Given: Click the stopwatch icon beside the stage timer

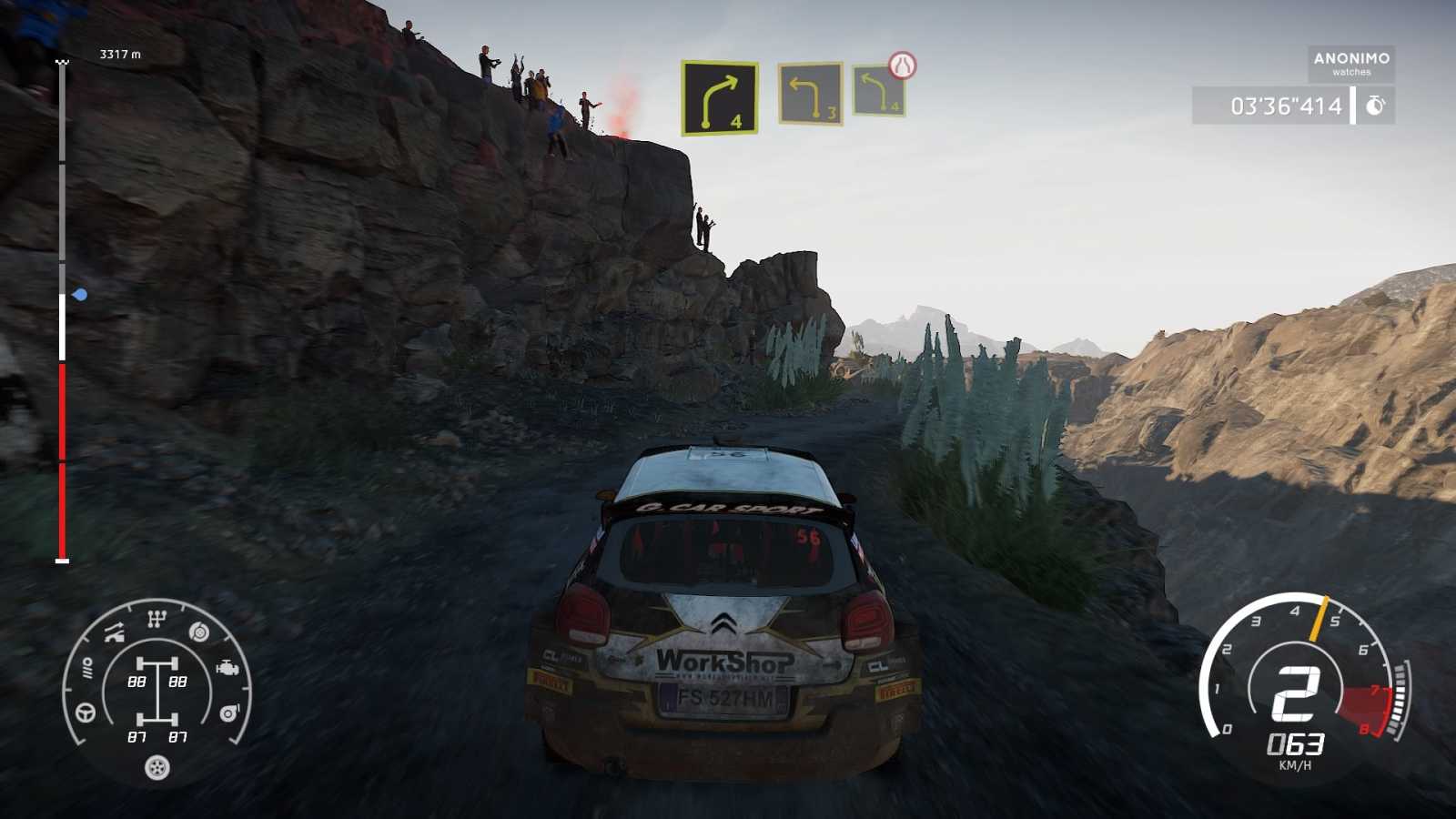Looking at the screenshot, I should pos(1376,106).
